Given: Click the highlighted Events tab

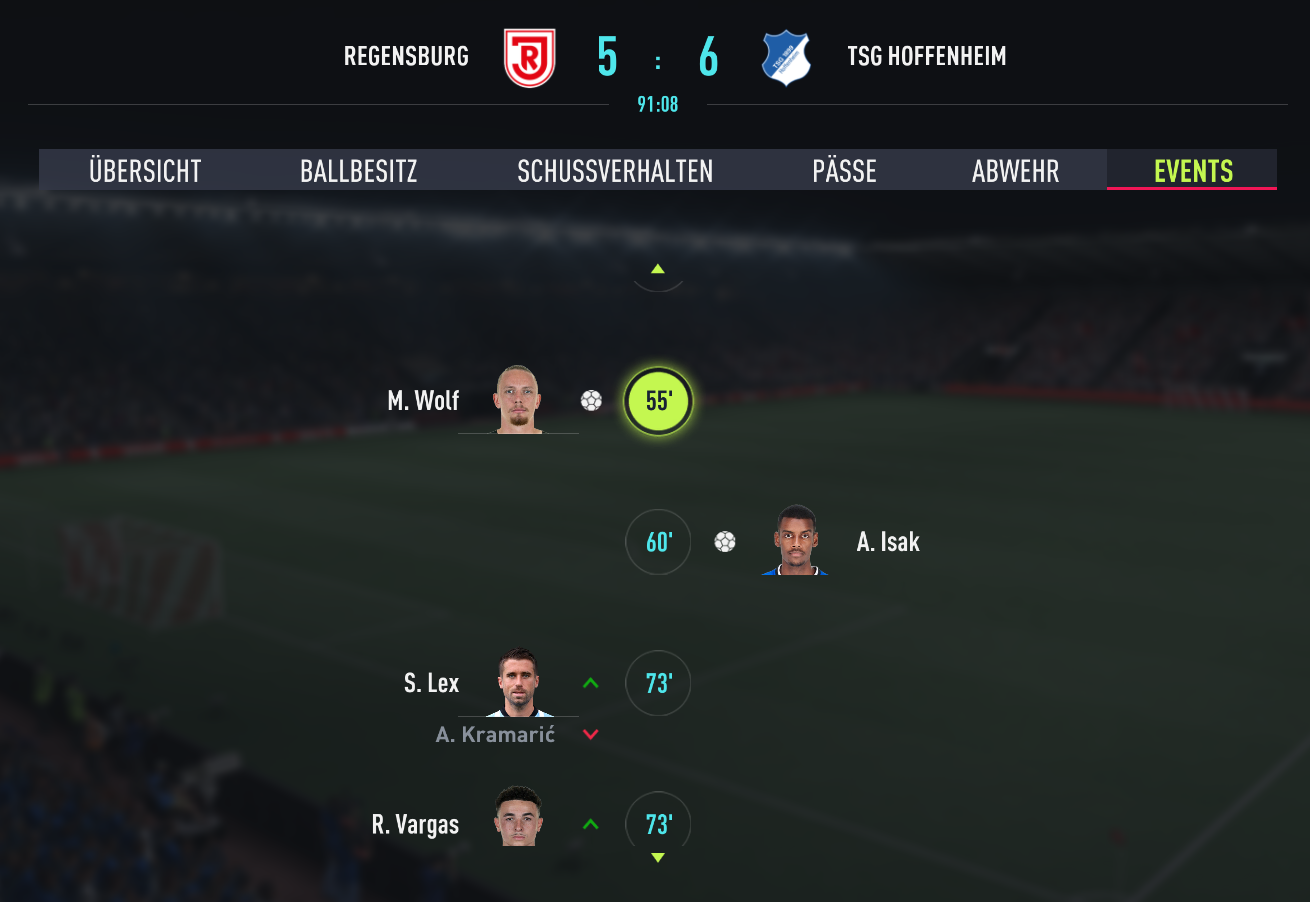Looking at the screenshot, I should click(x=1193, y=171).
